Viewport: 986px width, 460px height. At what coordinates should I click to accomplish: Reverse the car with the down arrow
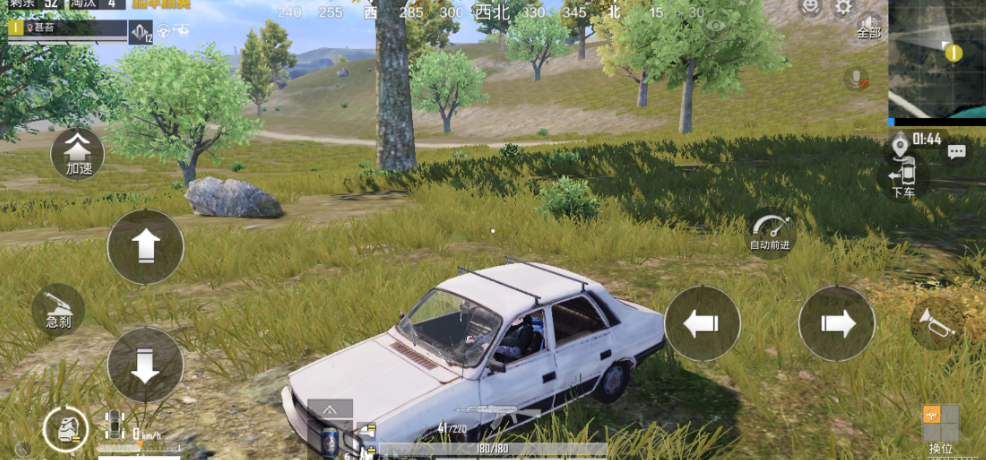point(145,364)
